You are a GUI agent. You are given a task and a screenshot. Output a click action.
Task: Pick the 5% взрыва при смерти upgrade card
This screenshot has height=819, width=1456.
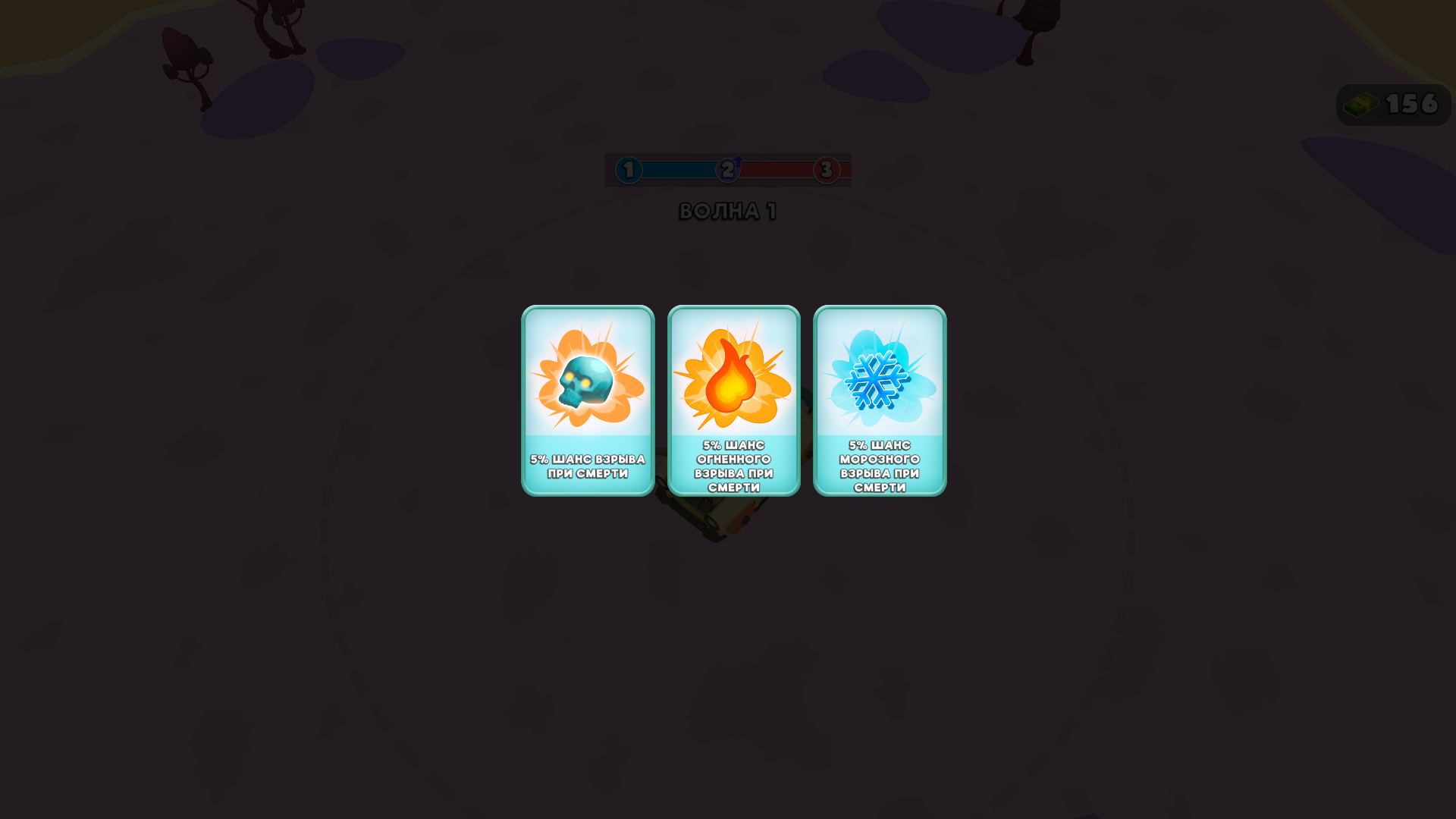[588, 400]
